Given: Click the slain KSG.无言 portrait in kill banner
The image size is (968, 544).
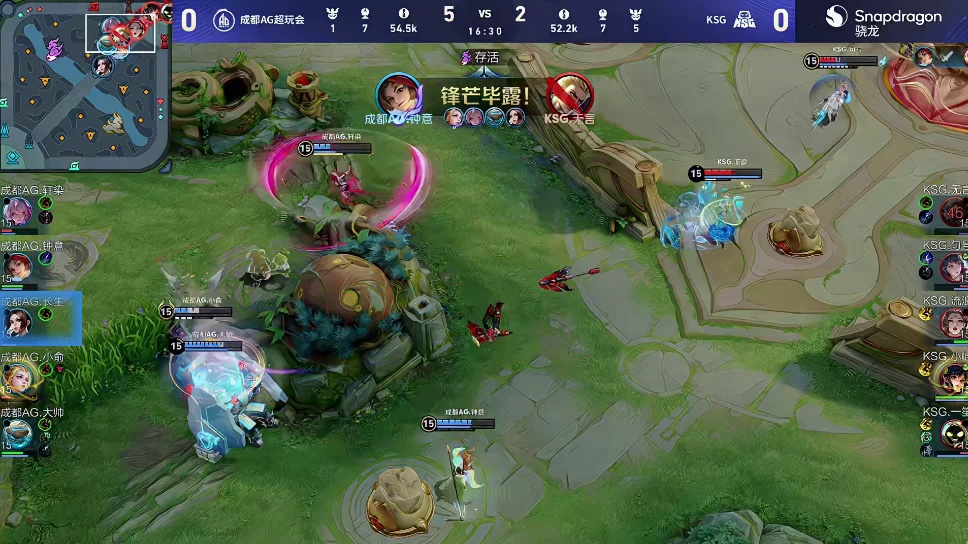Looking at the screenshot, I should (570, 96).
